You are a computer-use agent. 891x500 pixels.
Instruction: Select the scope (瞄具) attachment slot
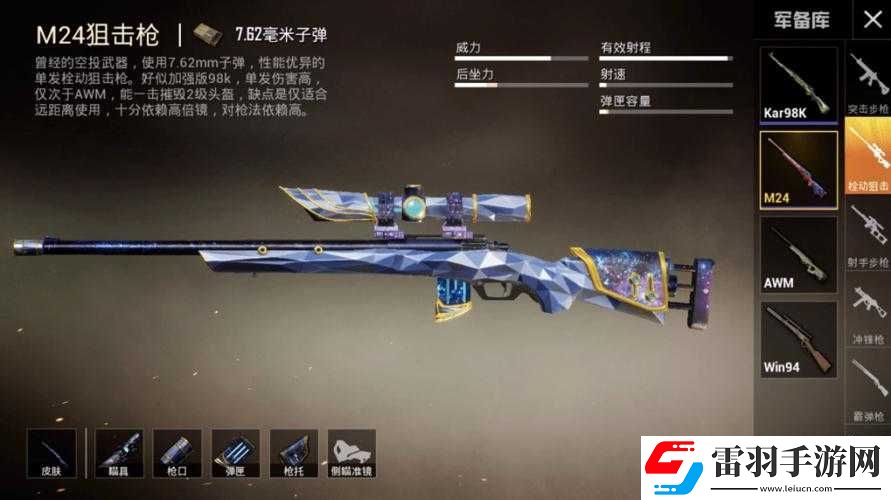click(x=119, y=453)
